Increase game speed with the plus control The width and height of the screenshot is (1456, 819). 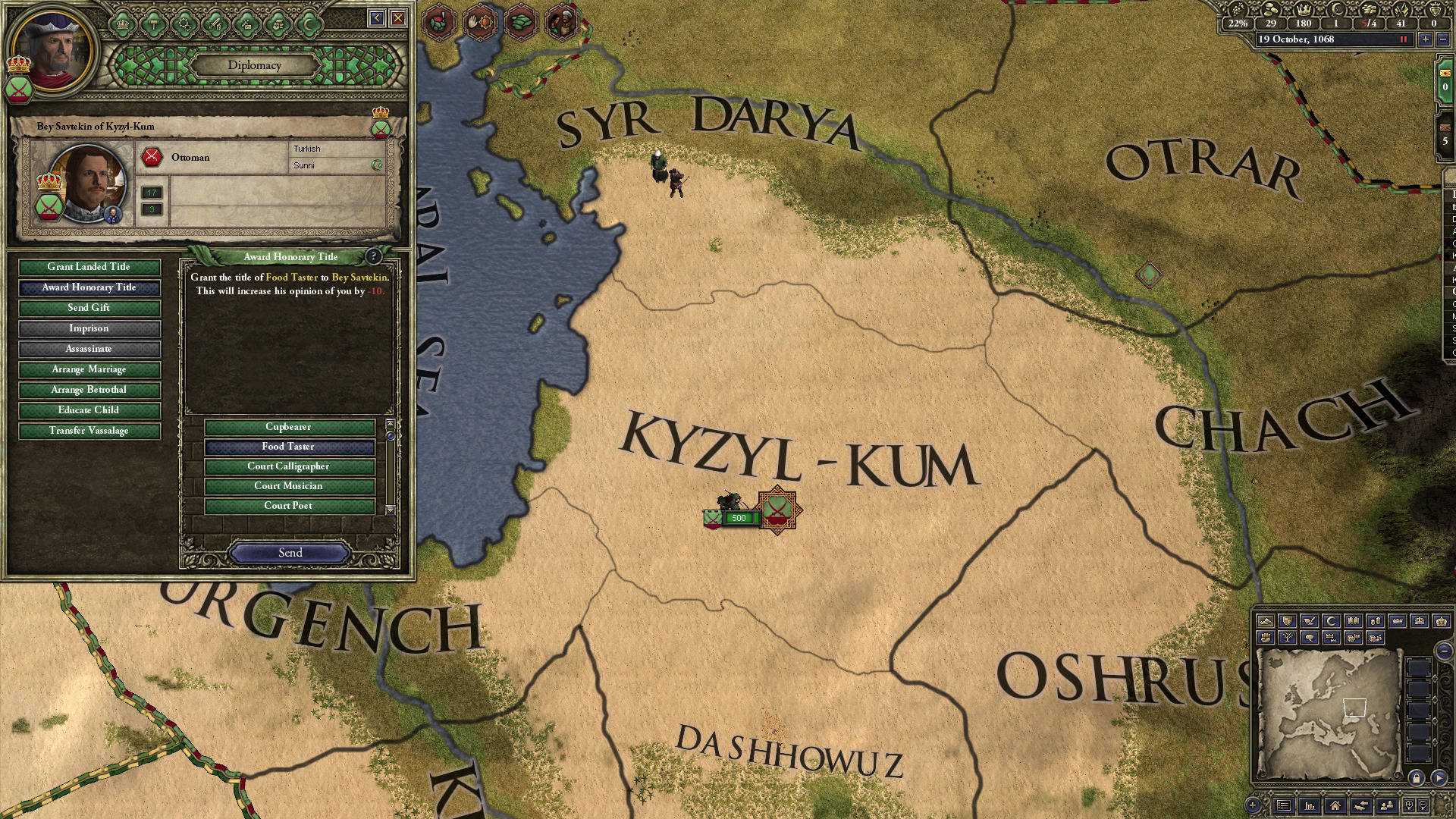click(x=1425, y=39)
